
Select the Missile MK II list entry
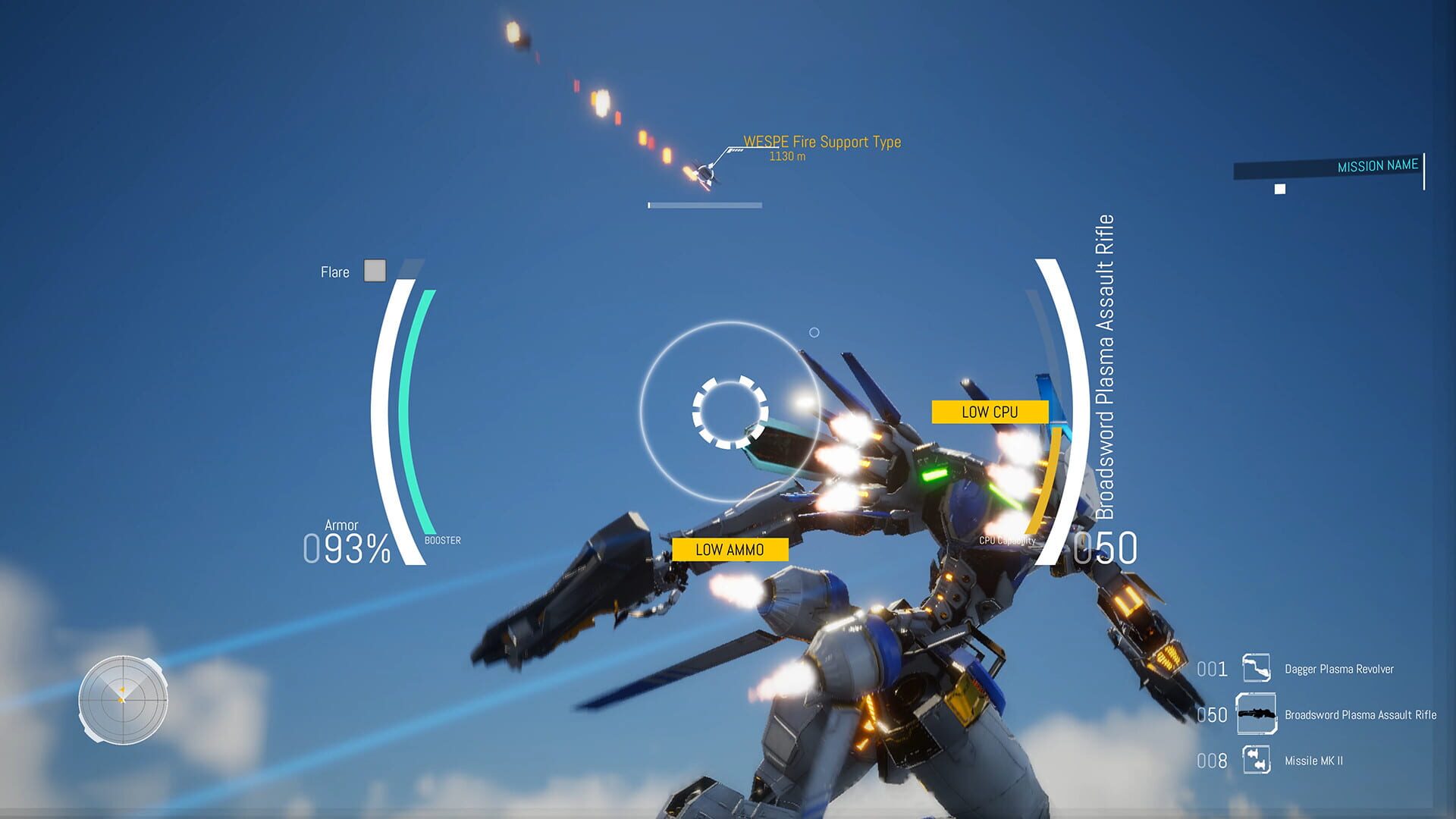click(x=1313, y=761)
